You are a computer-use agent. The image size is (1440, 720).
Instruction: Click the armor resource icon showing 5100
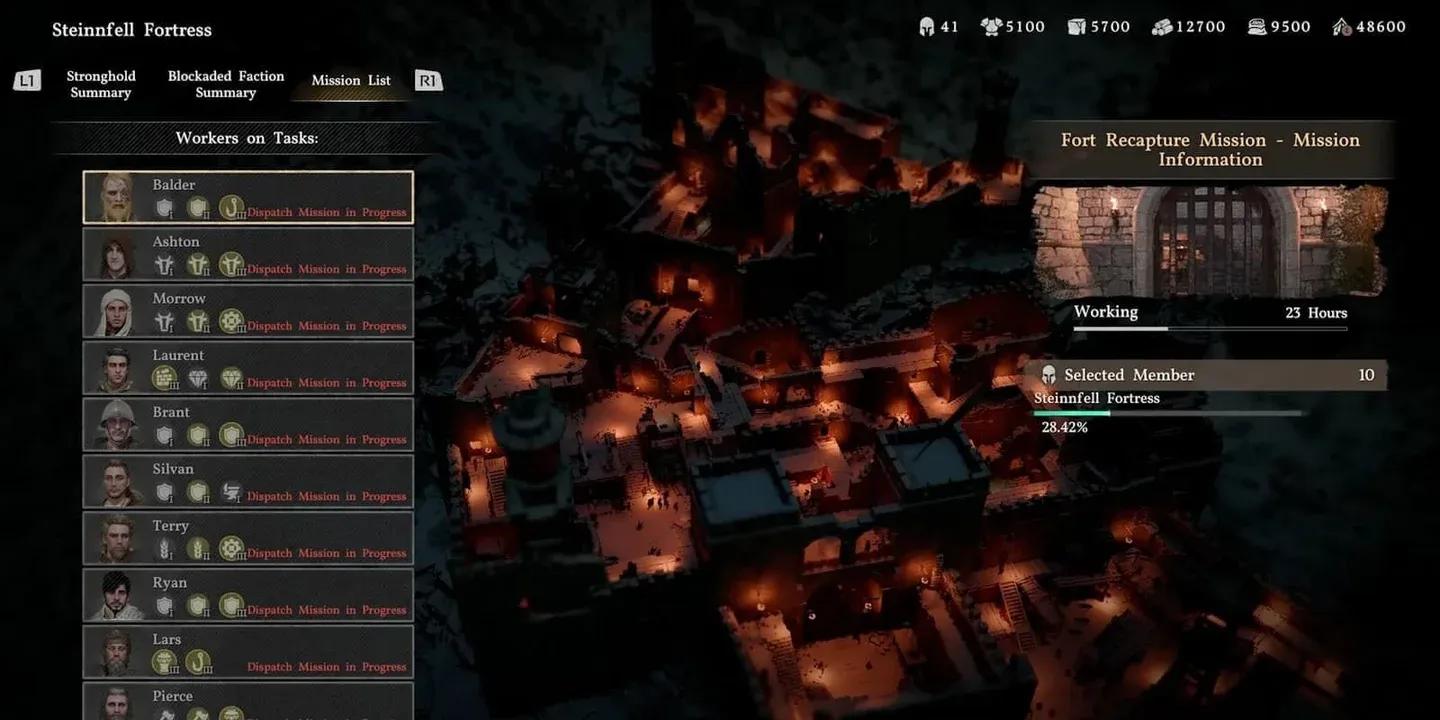[989, 26]
